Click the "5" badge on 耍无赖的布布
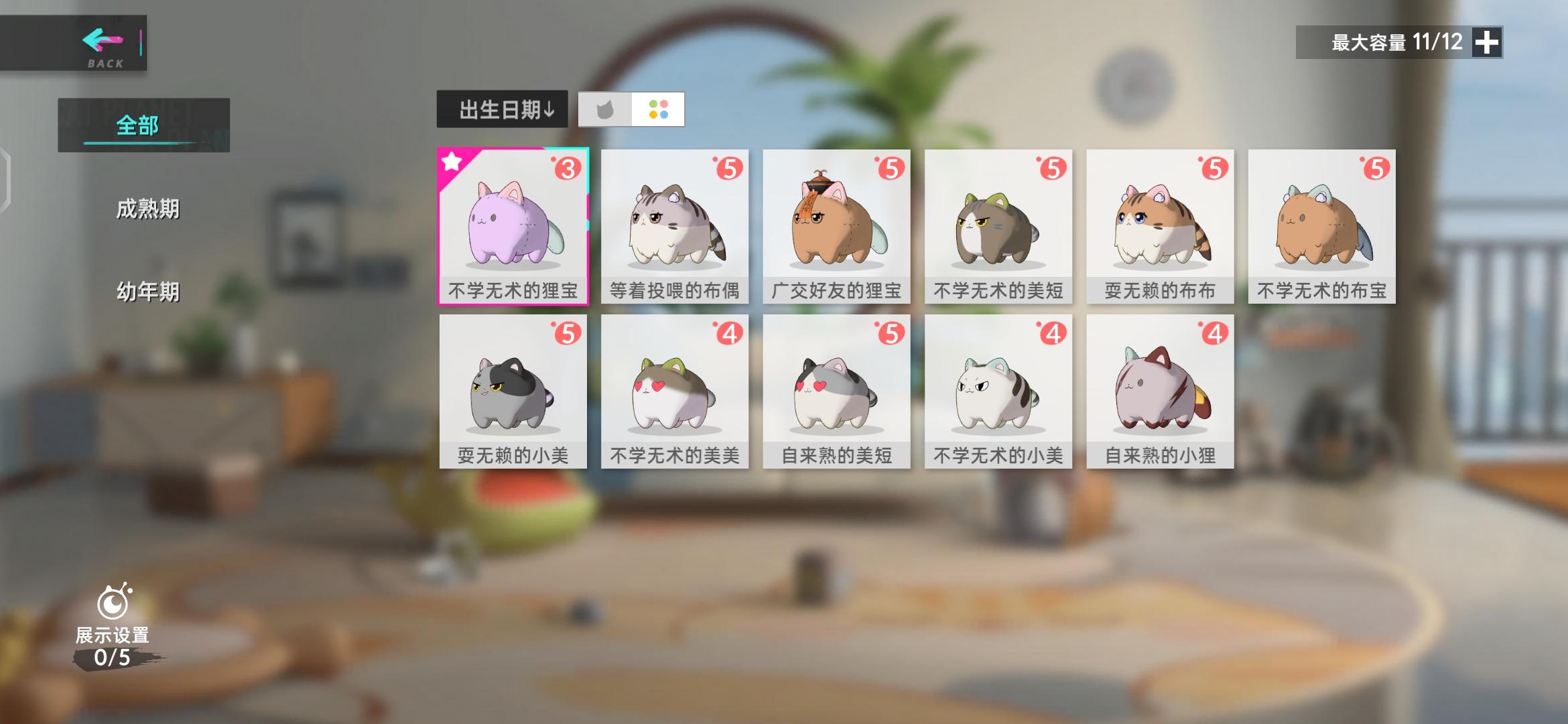 click(1216, 169)
